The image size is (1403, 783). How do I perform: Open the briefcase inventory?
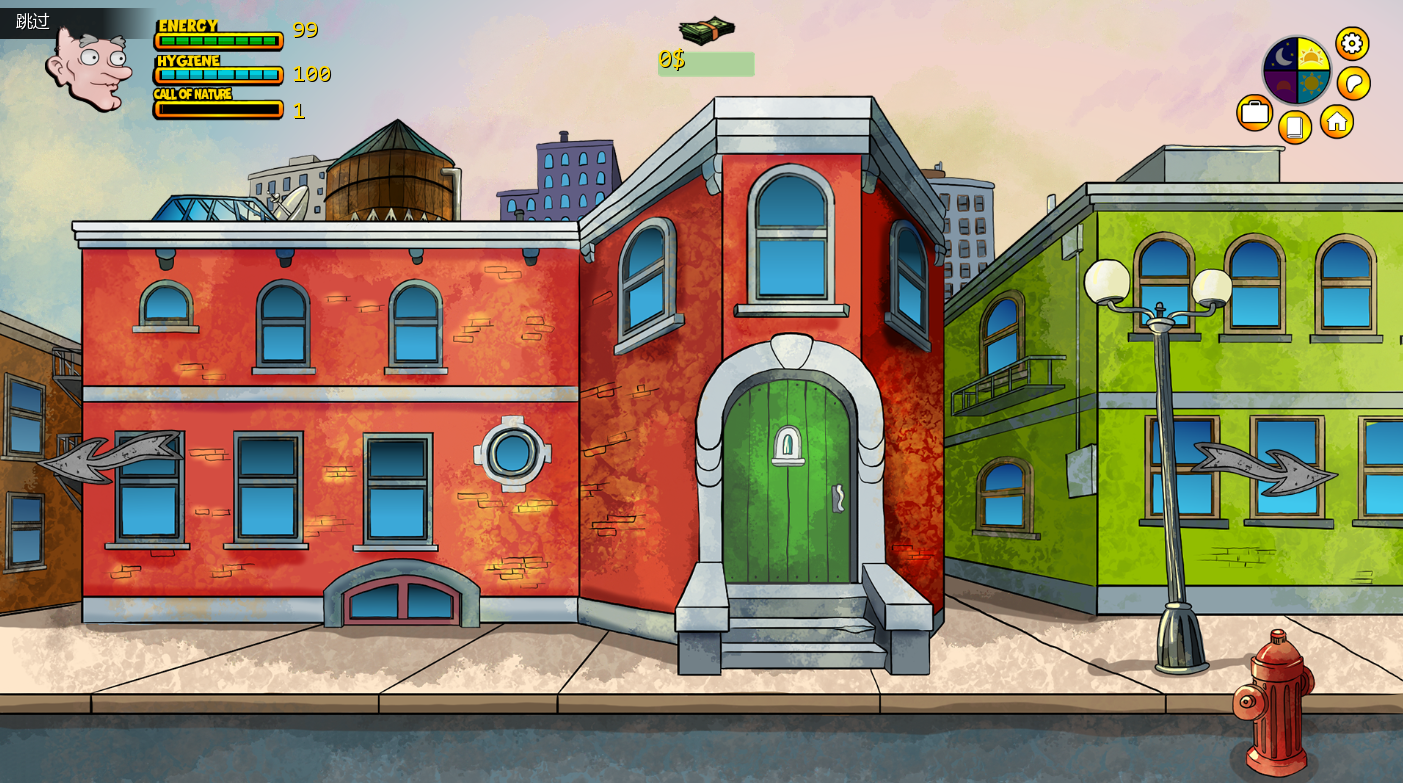coord(1254,112)
